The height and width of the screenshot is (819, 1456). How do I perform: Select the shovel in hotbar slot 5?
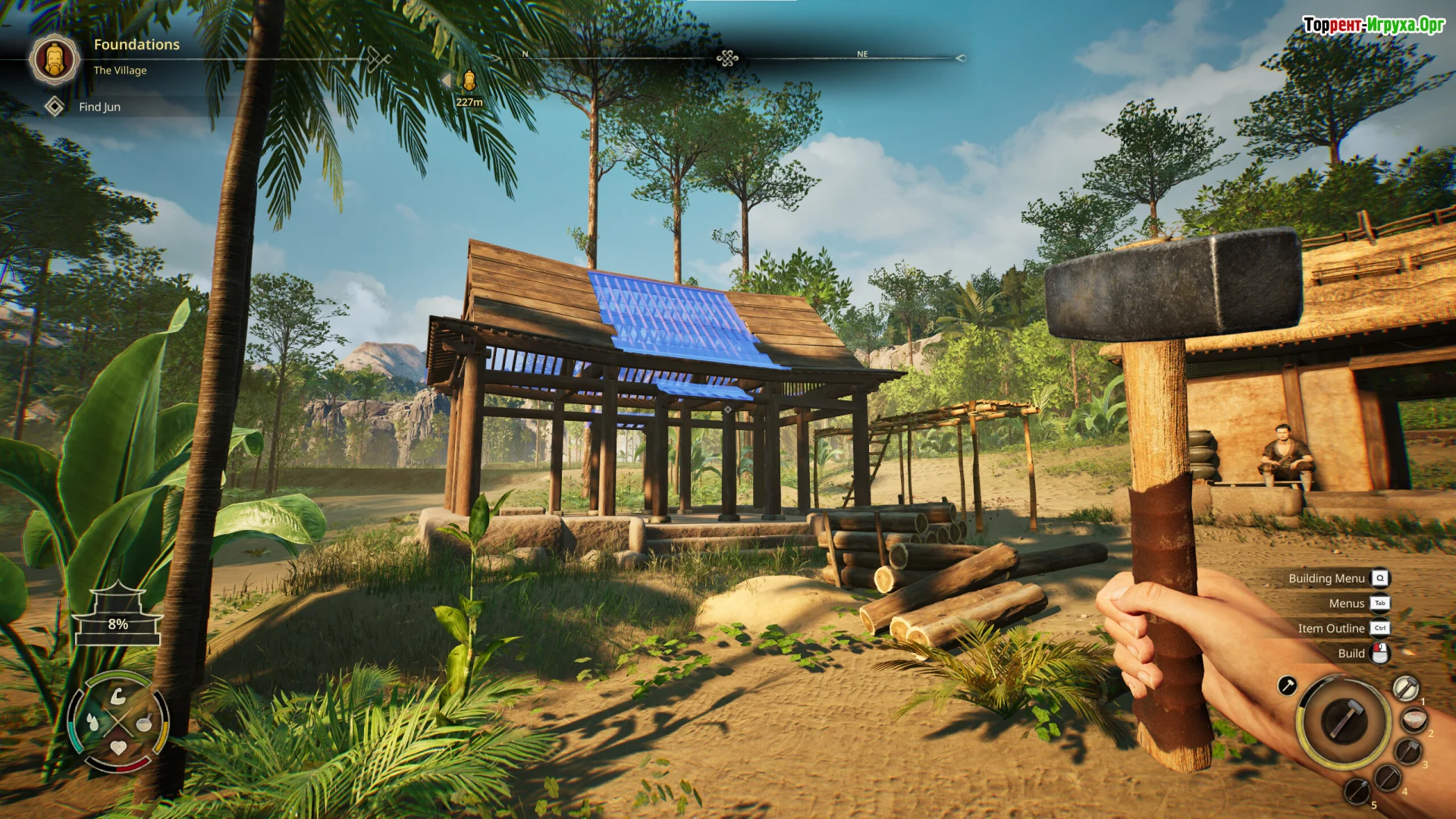[x=1357, y=791]
